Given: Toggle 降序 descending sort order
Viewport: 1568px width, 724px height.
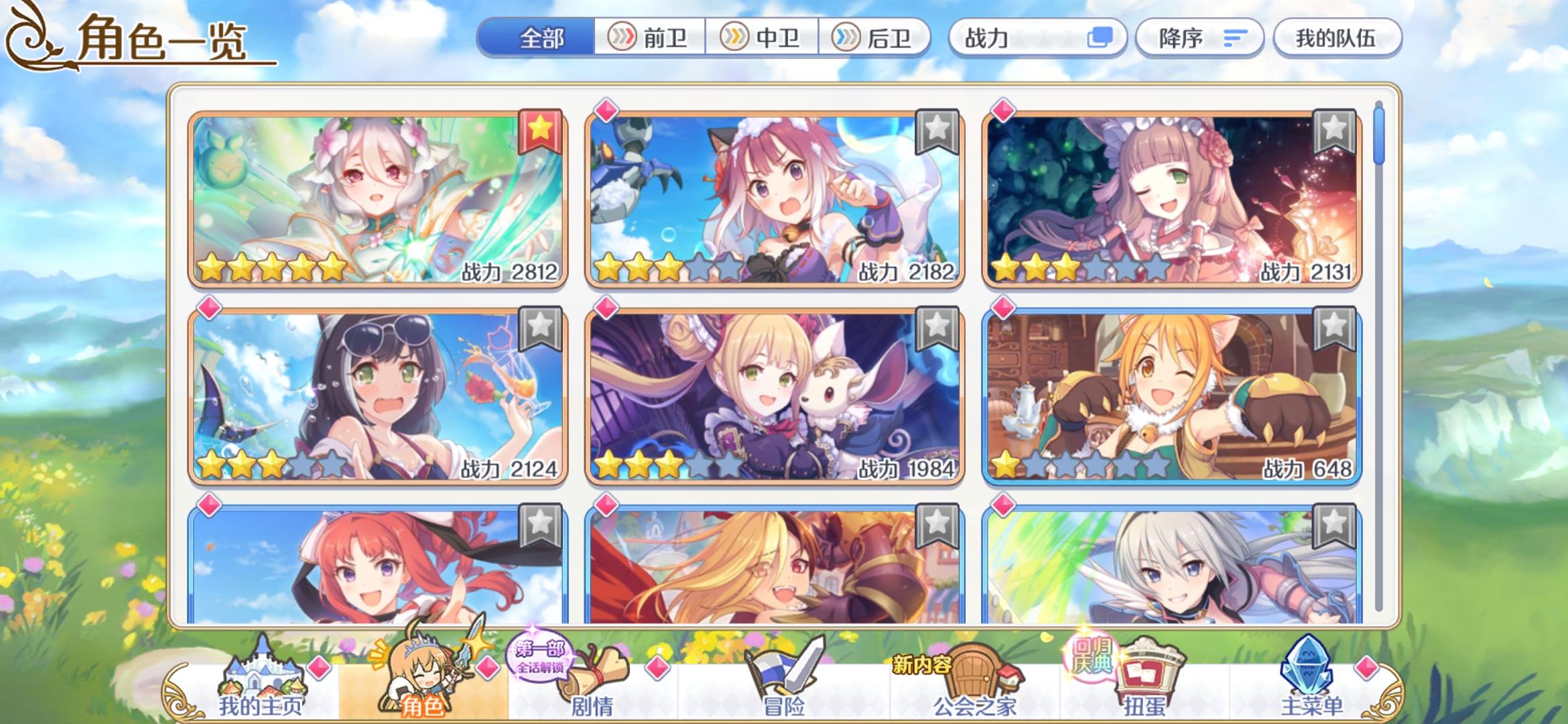Looking at the screenshot, I should coord(1199,39).
